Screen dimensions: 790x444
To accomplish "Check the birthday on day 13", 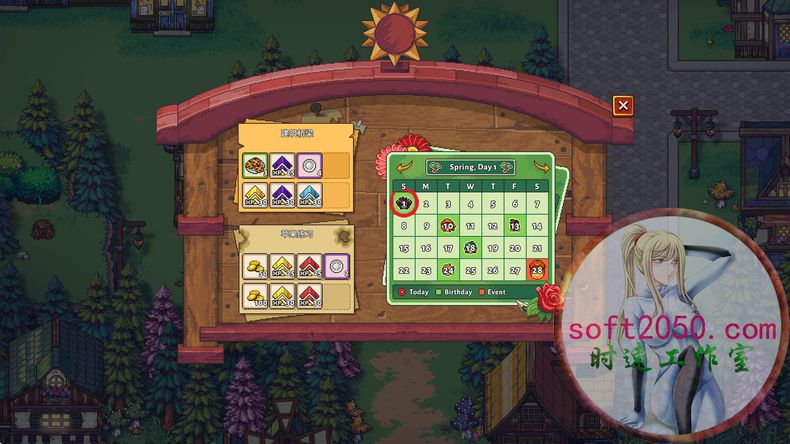I will pos(515,226).
